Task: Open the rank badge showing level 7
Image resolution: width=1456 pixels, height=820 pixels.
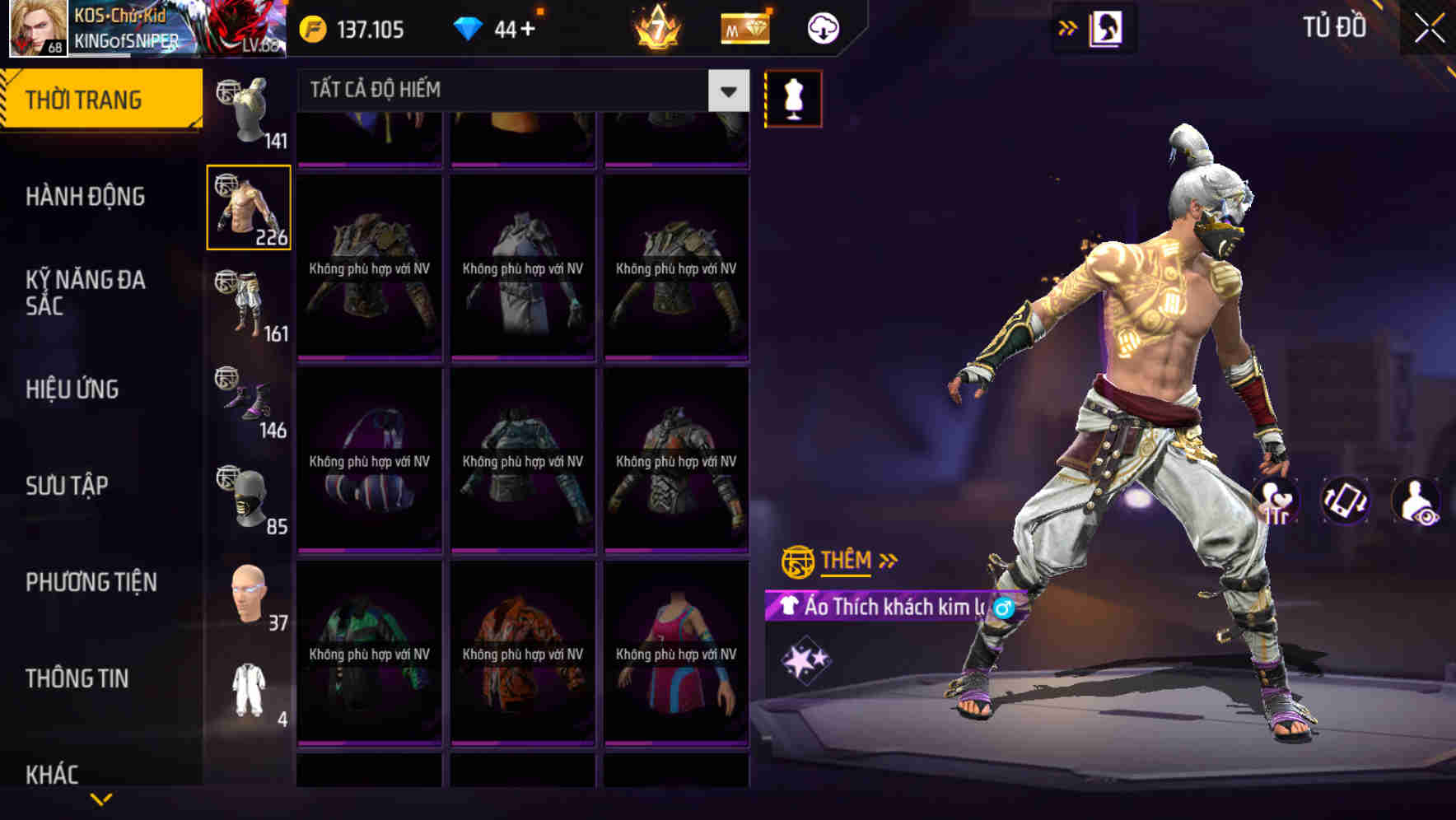Action: (653, 28)
